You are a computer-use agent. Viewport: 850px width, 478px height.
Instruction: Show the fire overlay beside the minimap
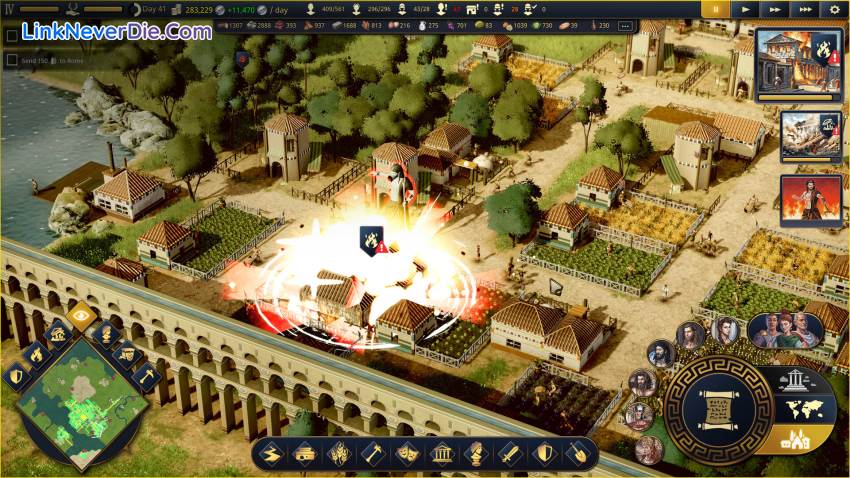coord(34,353)
